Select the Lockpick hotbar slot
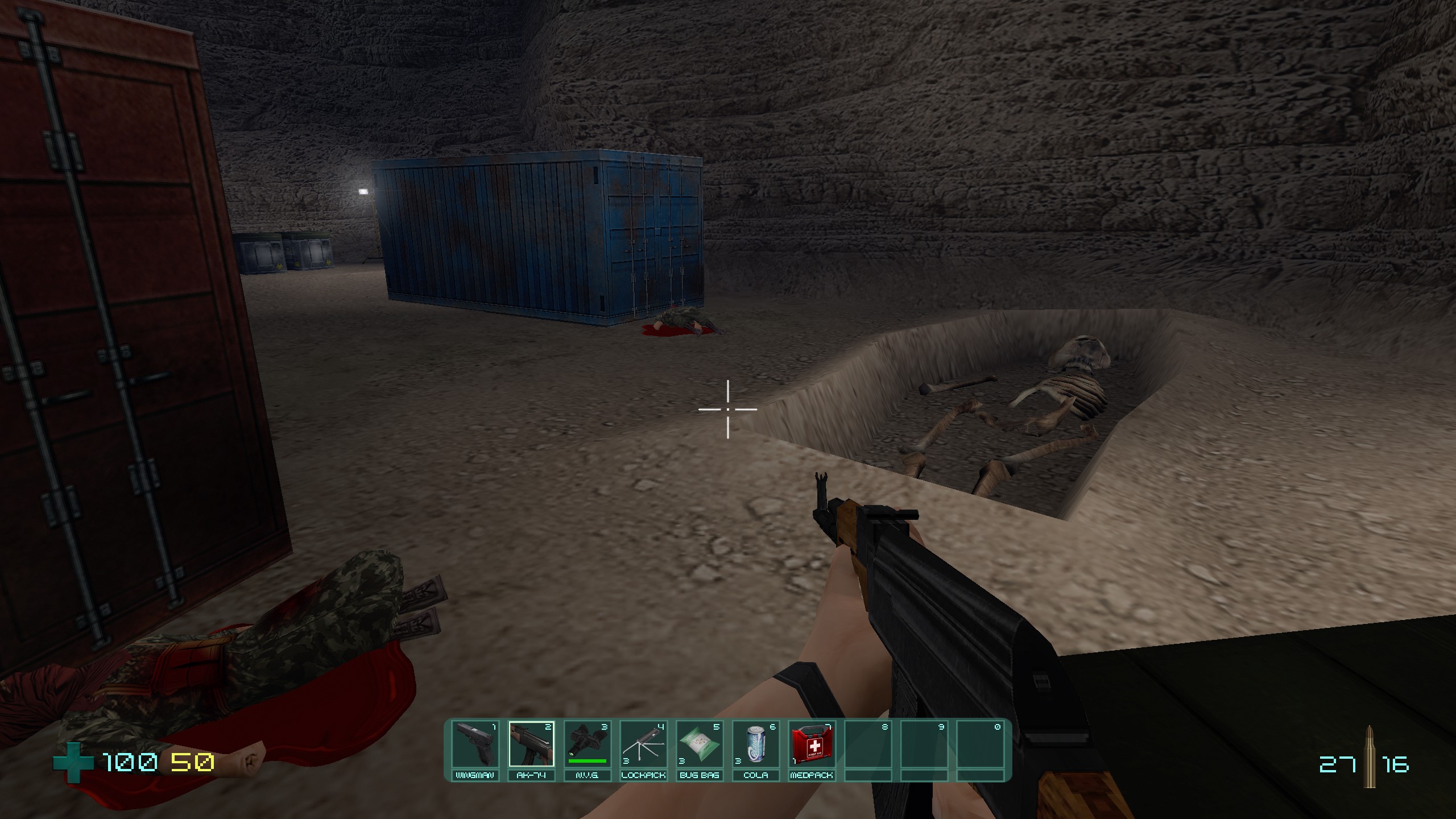 coord(643,745)
